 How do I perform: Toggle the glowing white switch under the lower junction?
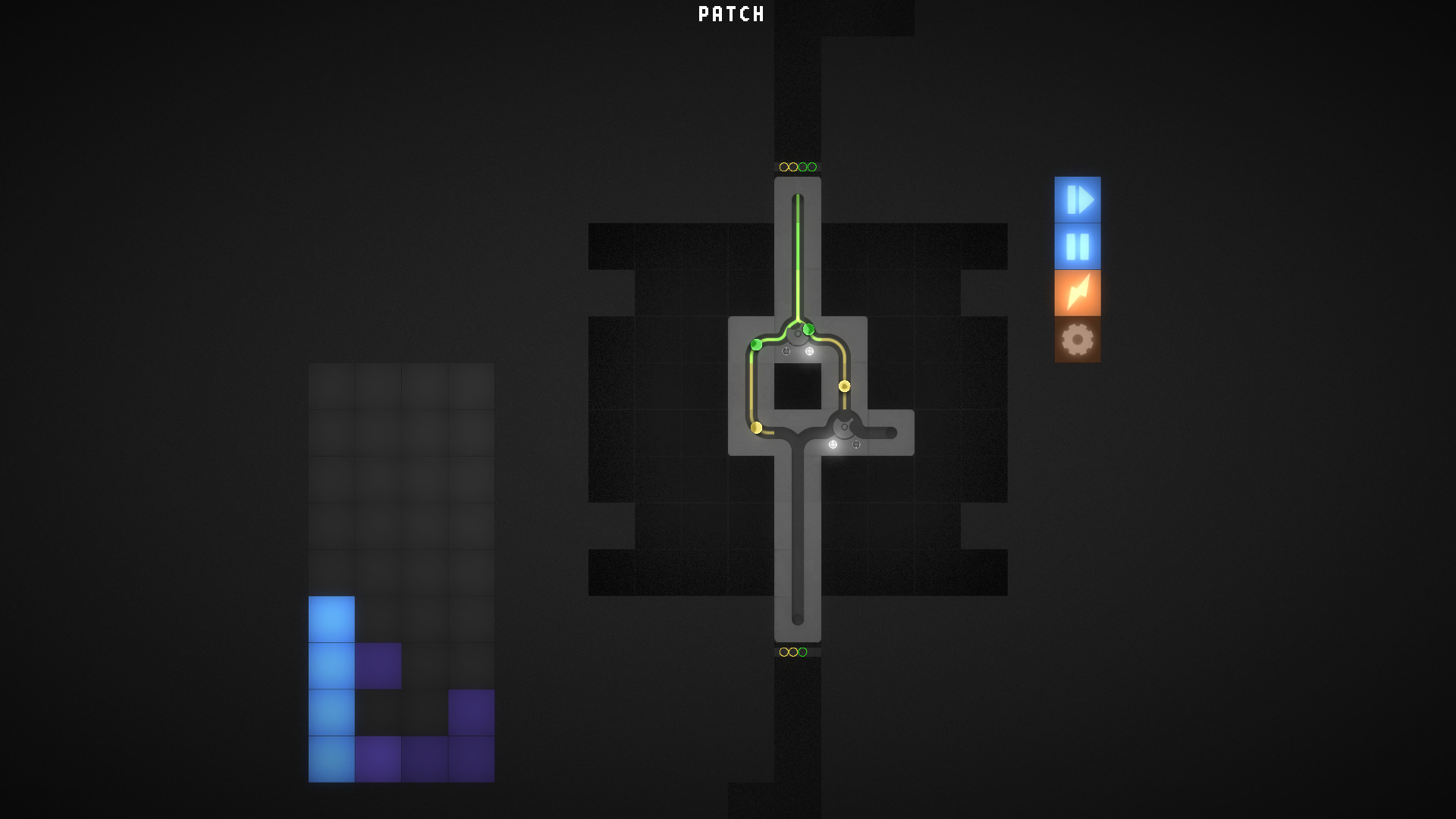(x=833, y=444)
